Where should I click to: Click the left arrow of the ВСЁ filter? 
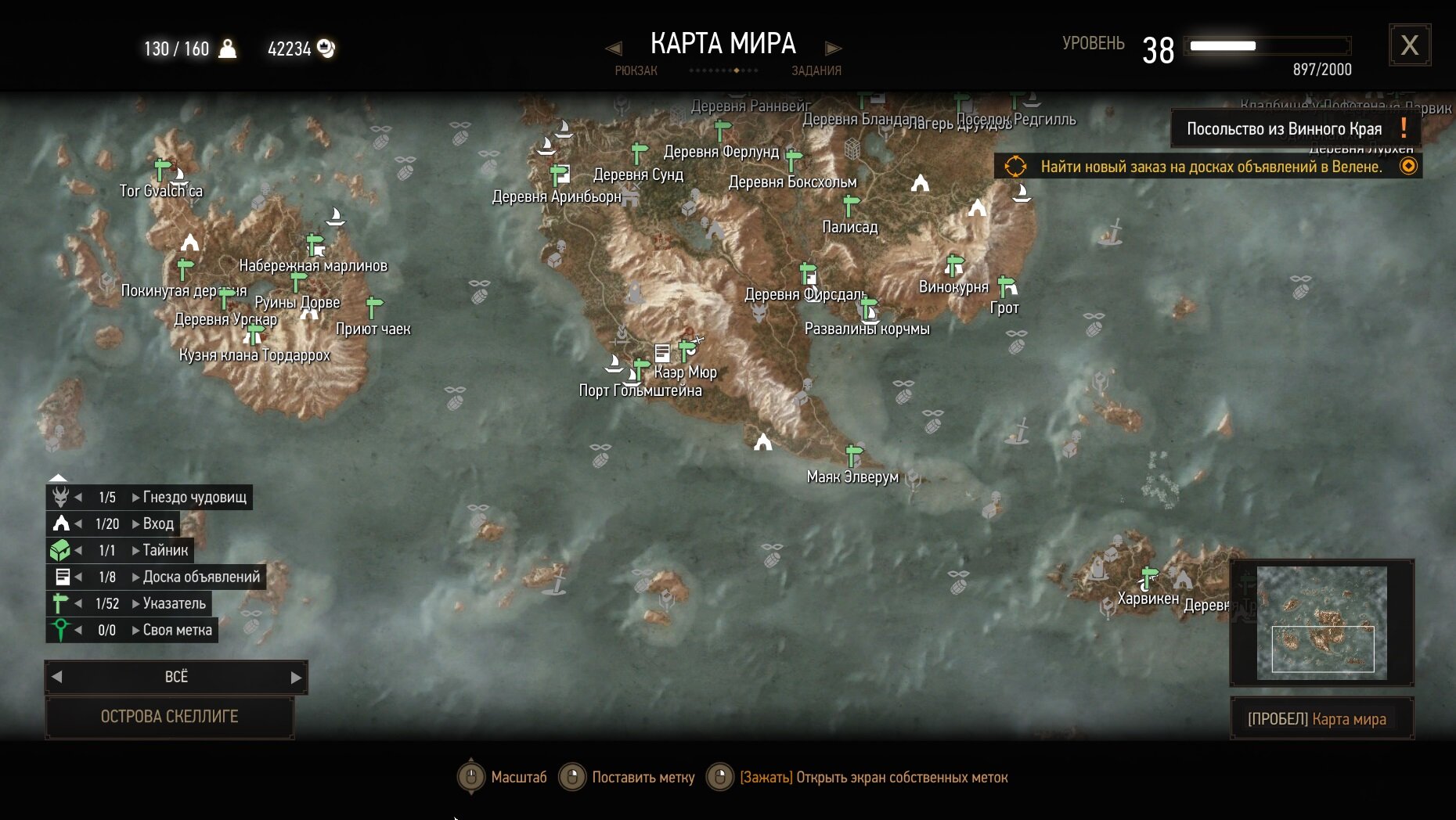click(56, 677)
